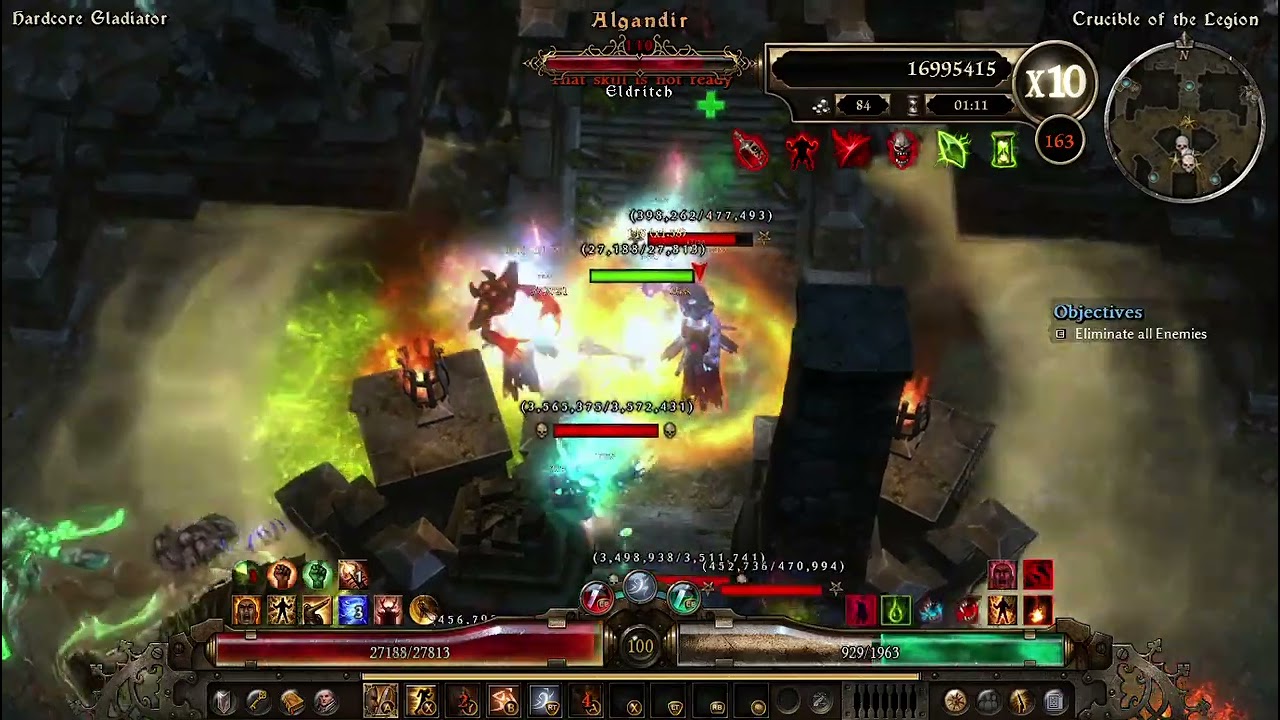1280x720 pixels.
Task: Click the green leaf mutator icon
Action: tap(953, 150)
